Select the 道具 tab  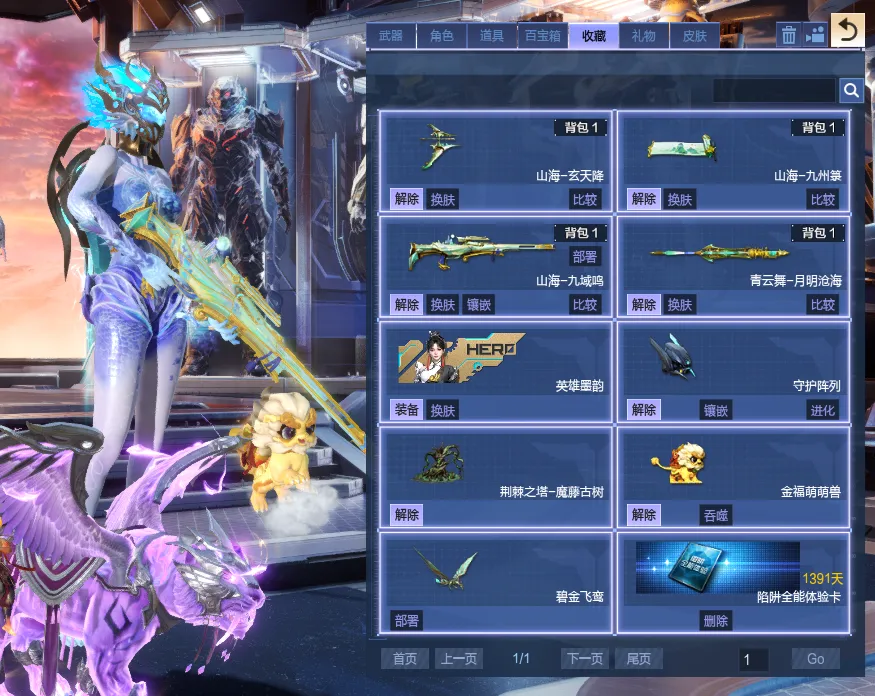[492, 36]
